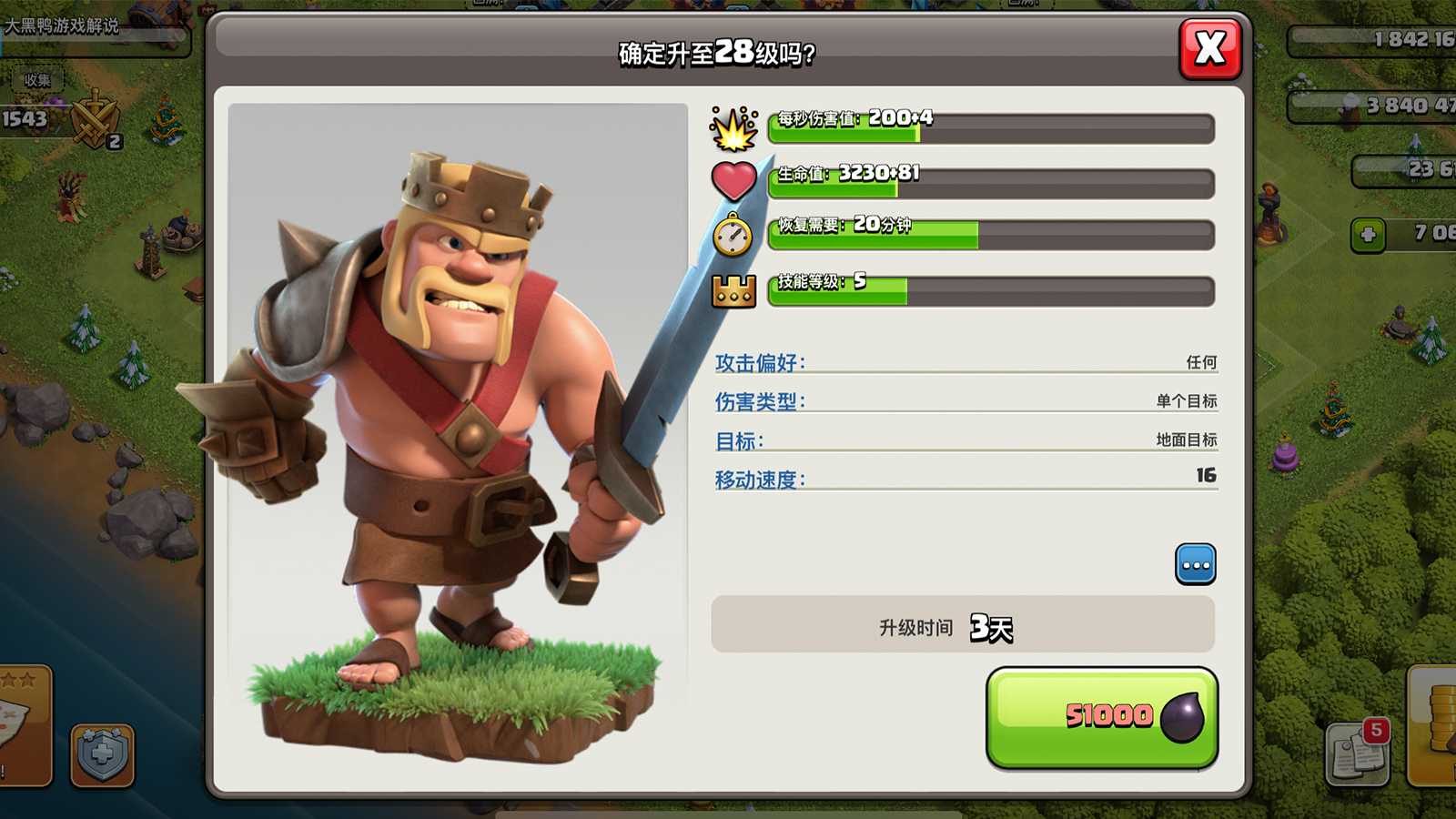The image size is (1456, 819).
Task: Confirm upgrade for 51000 dark elixir
Action: (x=1101, y=717)
